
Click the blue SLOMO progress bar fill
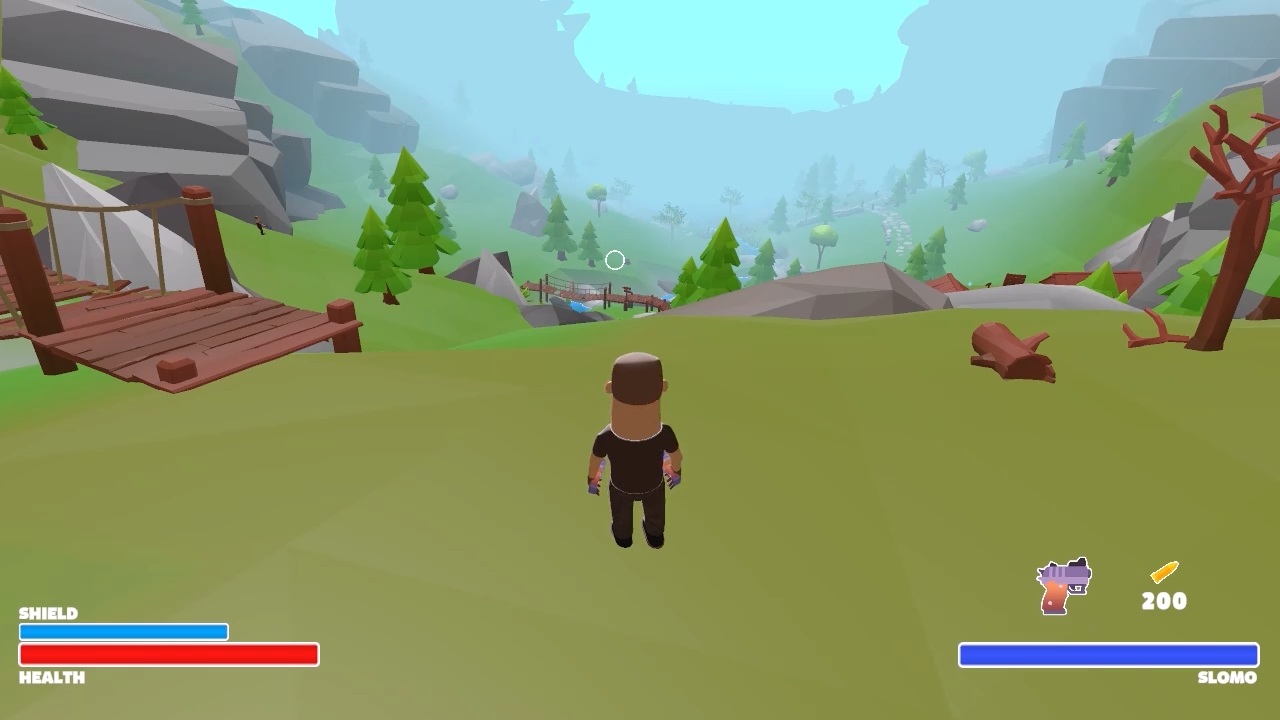[x=1108, y=655]
